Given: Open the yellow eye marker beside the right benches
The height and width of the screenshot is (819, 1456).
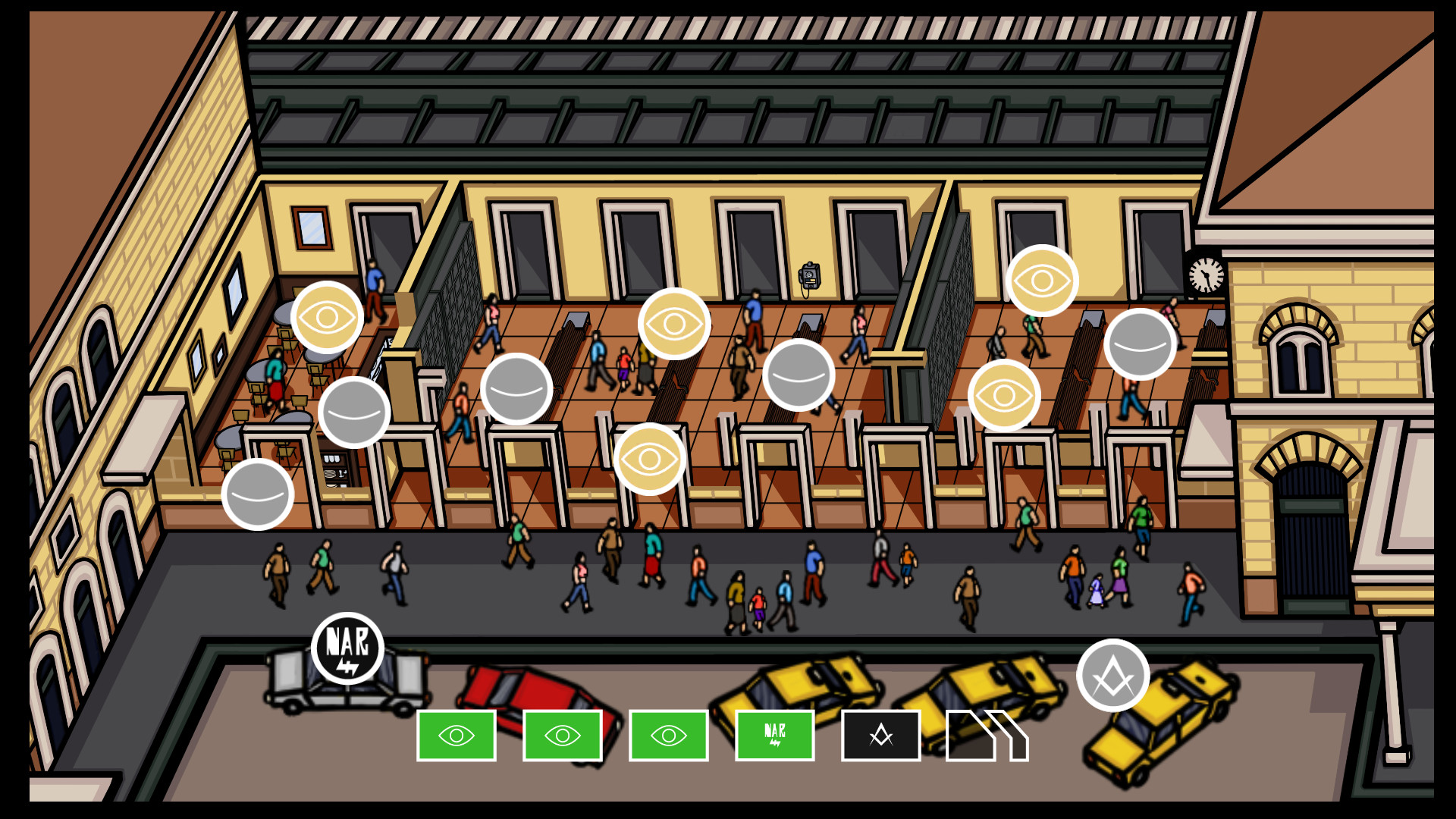Looking at the screenshot, I should pyautogui.click(x=1004, y=396).
